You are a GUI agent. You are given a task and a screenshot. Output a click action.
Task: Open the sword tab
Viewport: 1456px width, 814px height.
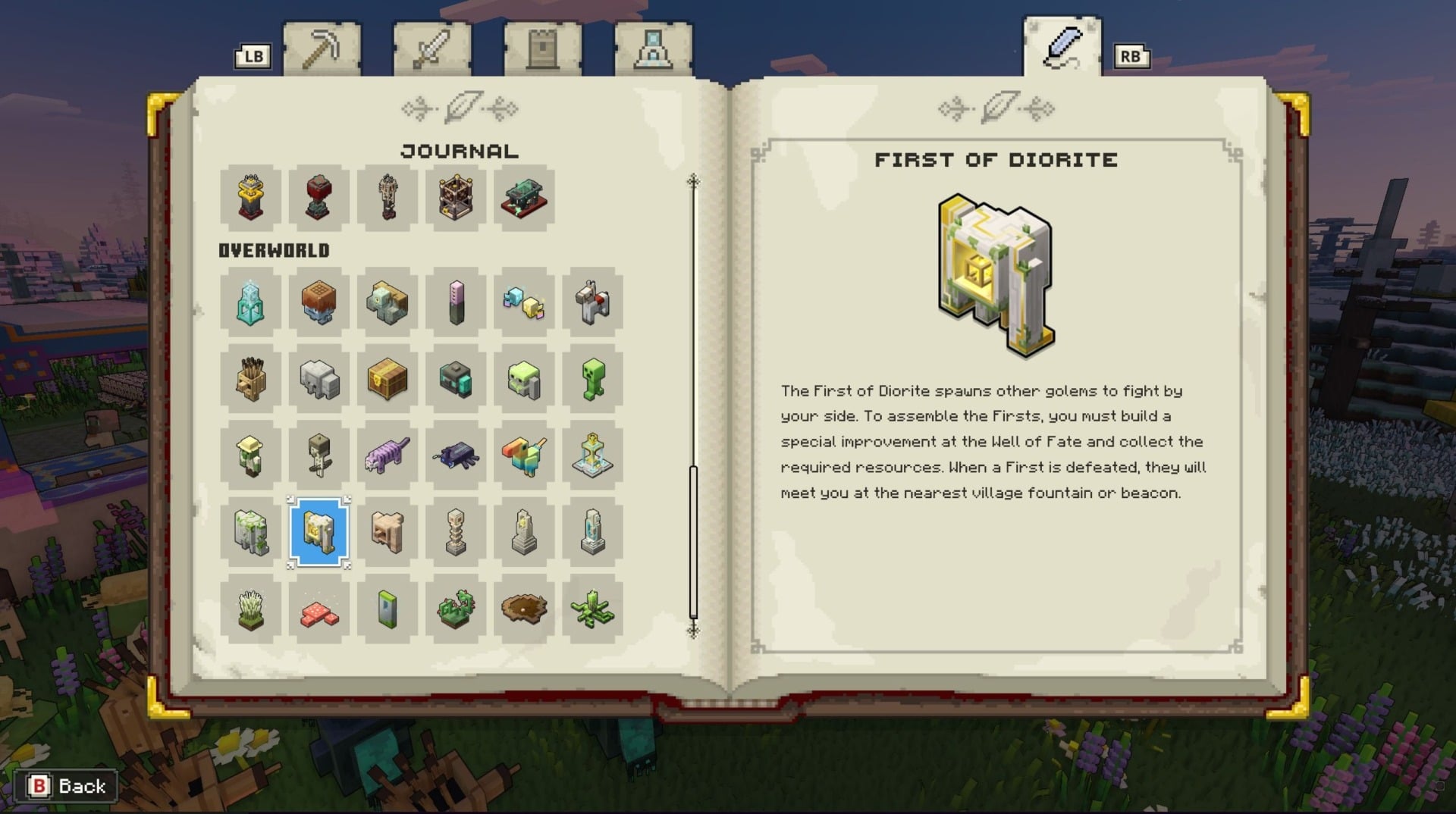tap(431, 45)
